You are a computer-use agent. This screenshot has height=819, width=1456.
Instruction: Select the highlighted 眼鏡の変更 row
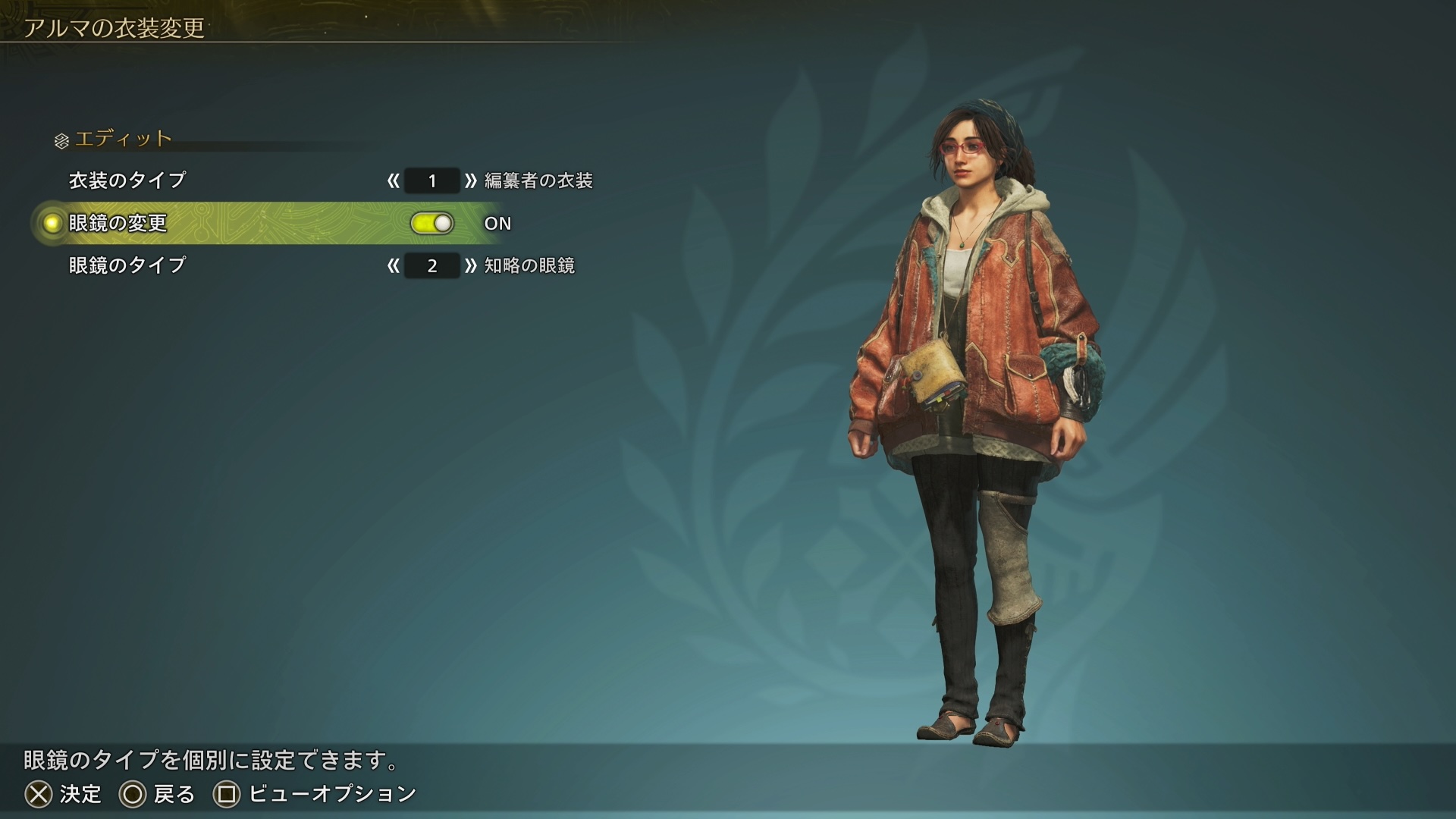click(x=227, y=223)
